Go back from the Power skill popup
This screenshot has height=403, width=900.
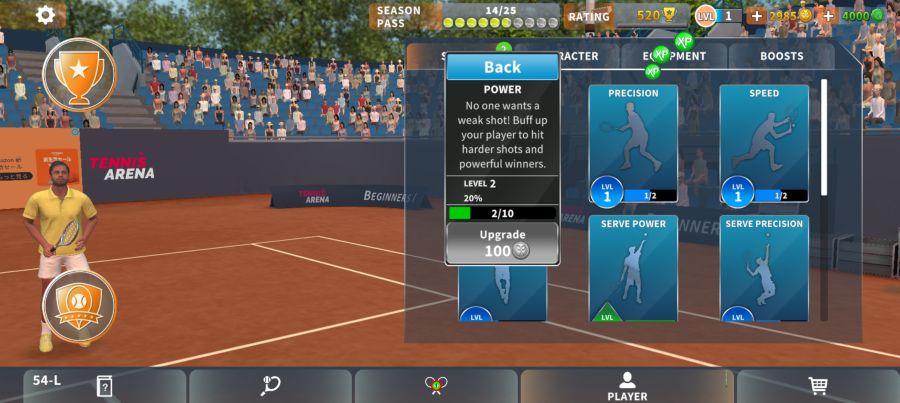tap(502, 67)
